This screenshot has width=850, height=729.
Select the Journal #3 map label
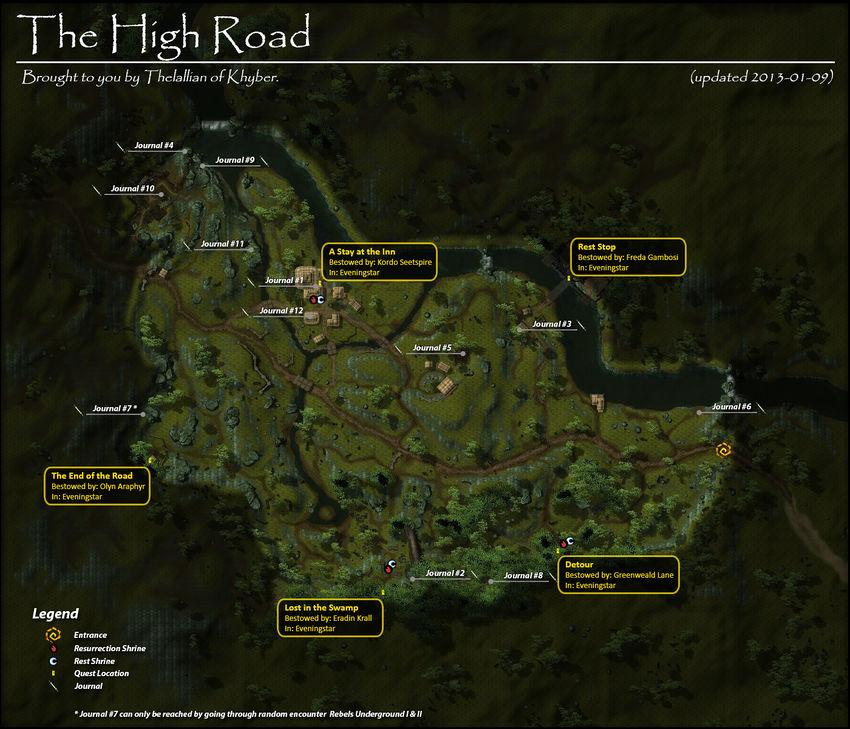(552, 324)
